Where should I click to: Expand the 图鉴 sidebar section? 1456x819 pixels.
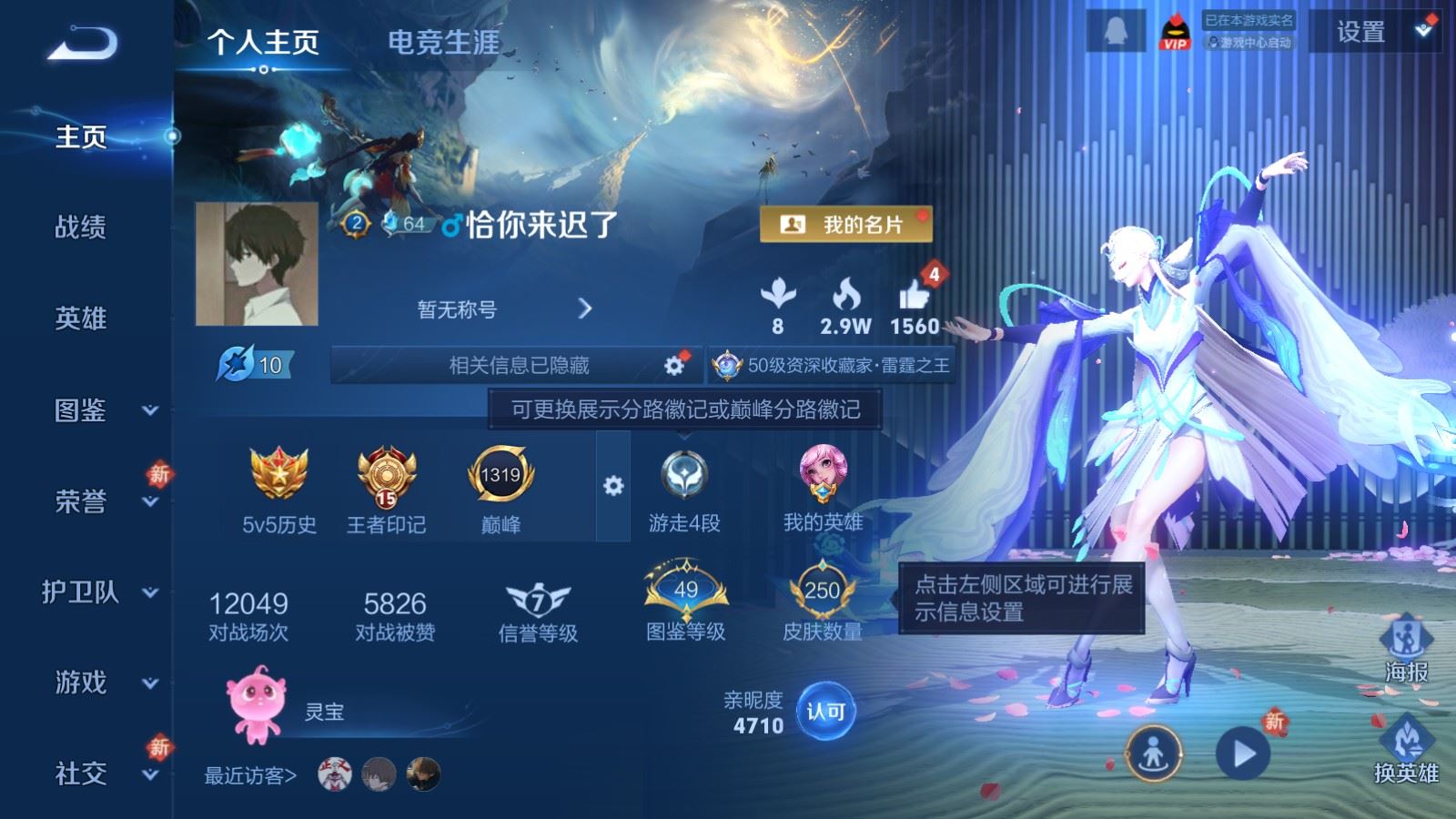click(x=79, y=412)
